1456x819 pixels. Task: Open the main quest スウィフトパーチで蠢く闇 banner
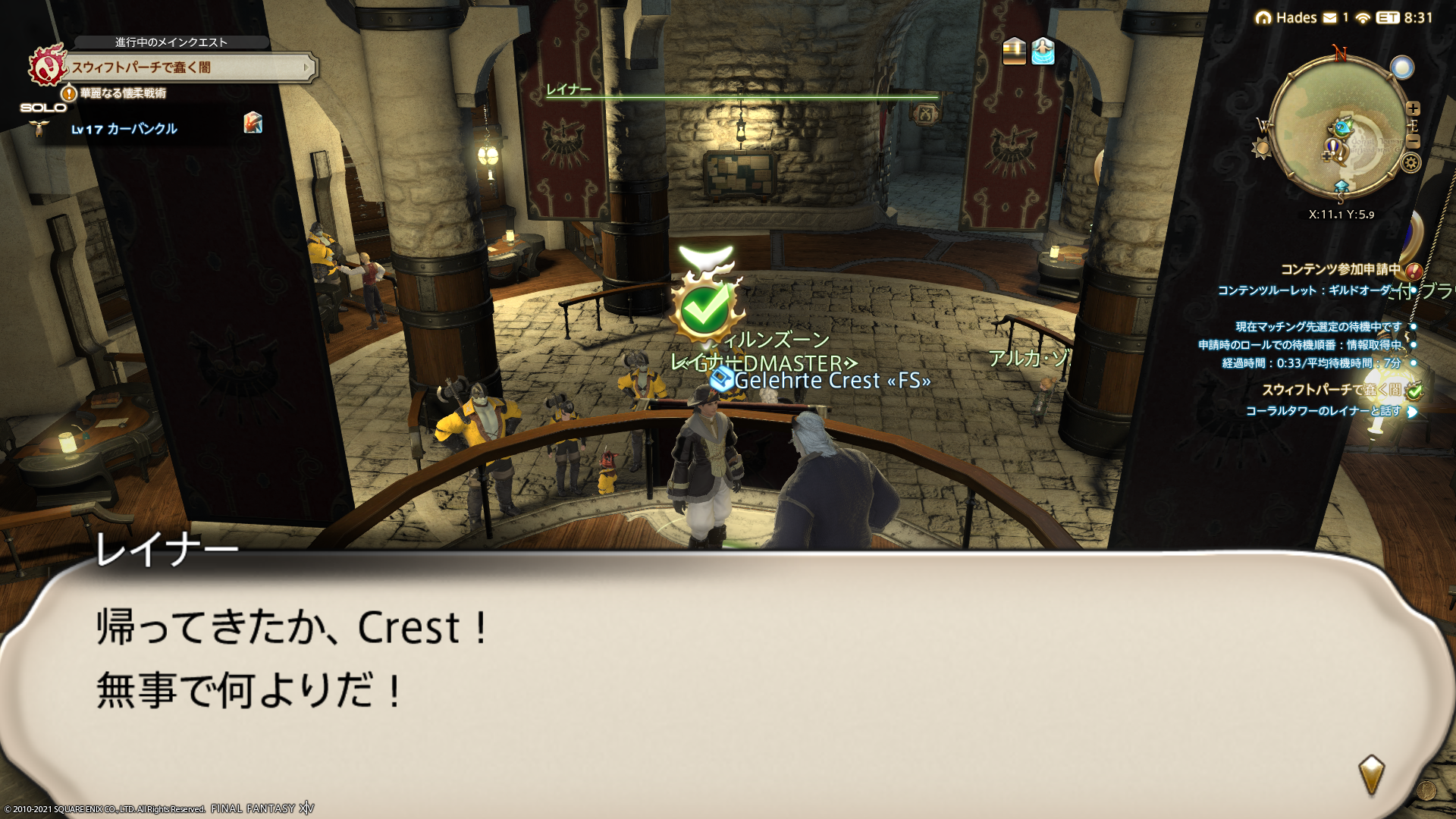click(190, 67)
